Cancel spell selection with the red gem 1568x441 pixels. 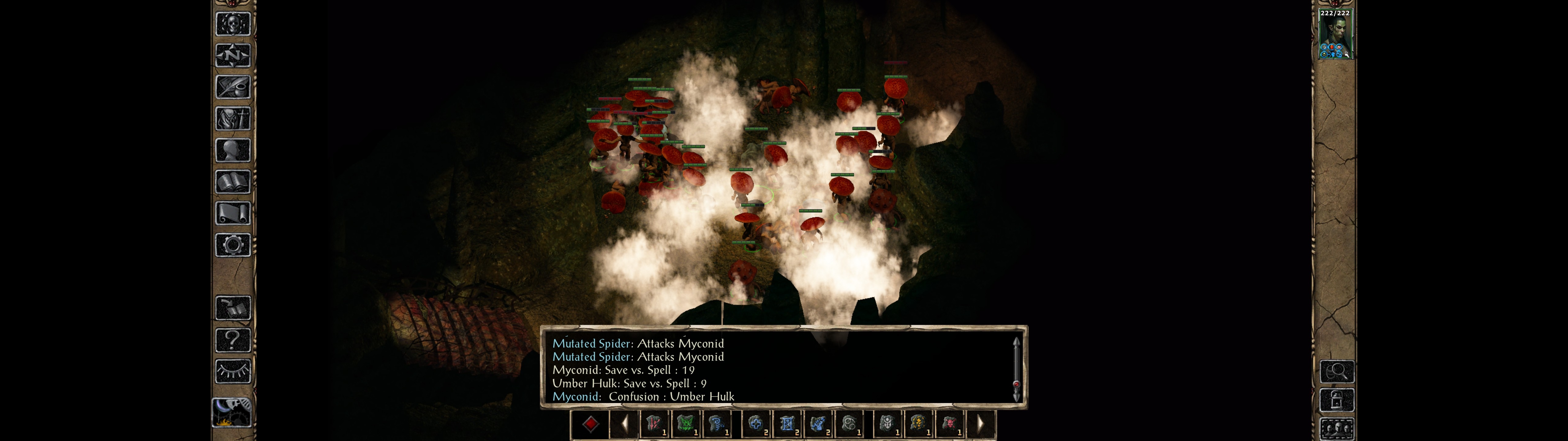590,423
